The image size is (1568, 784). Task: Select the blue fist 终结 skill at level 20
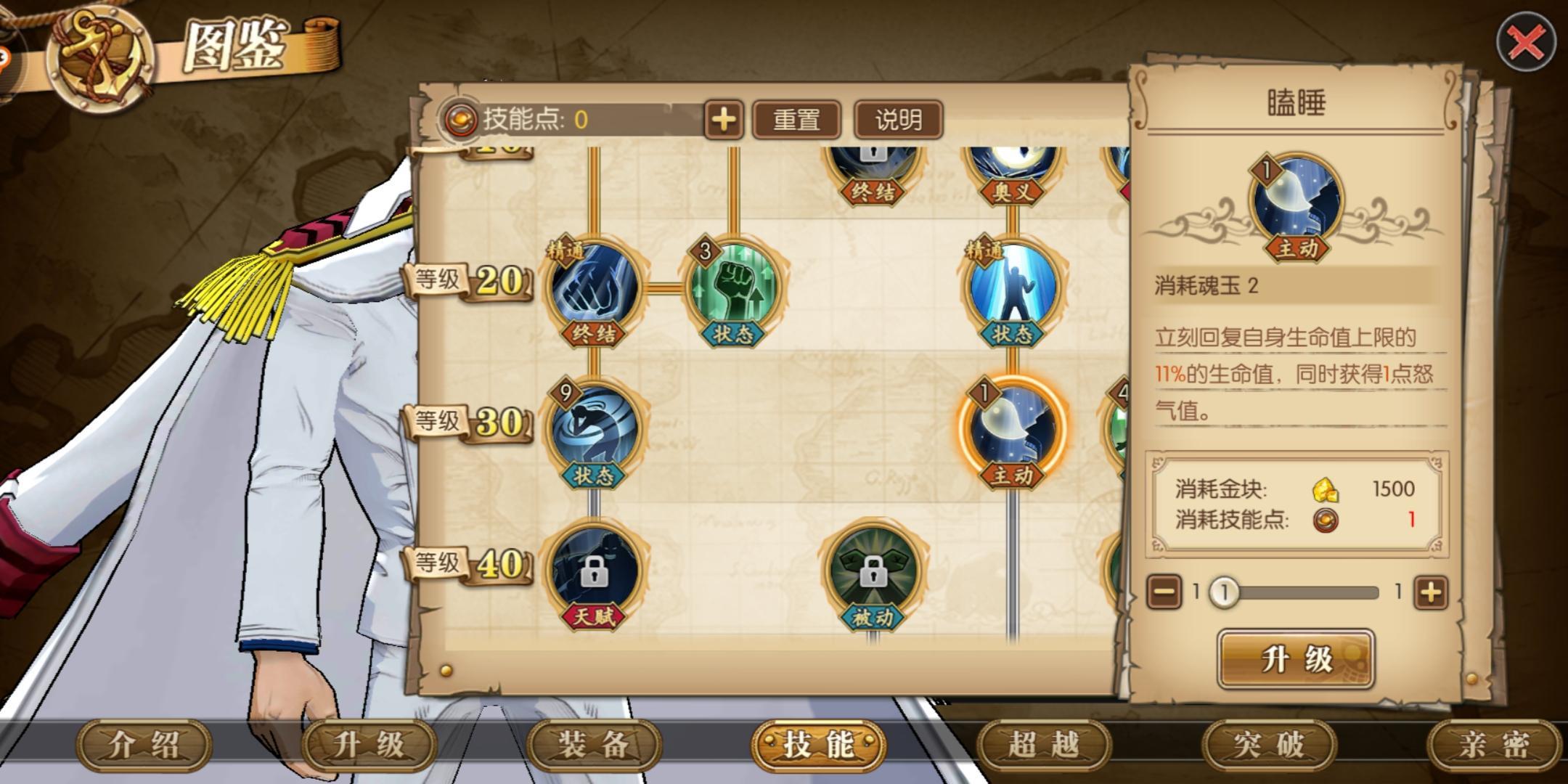(595, 287)
